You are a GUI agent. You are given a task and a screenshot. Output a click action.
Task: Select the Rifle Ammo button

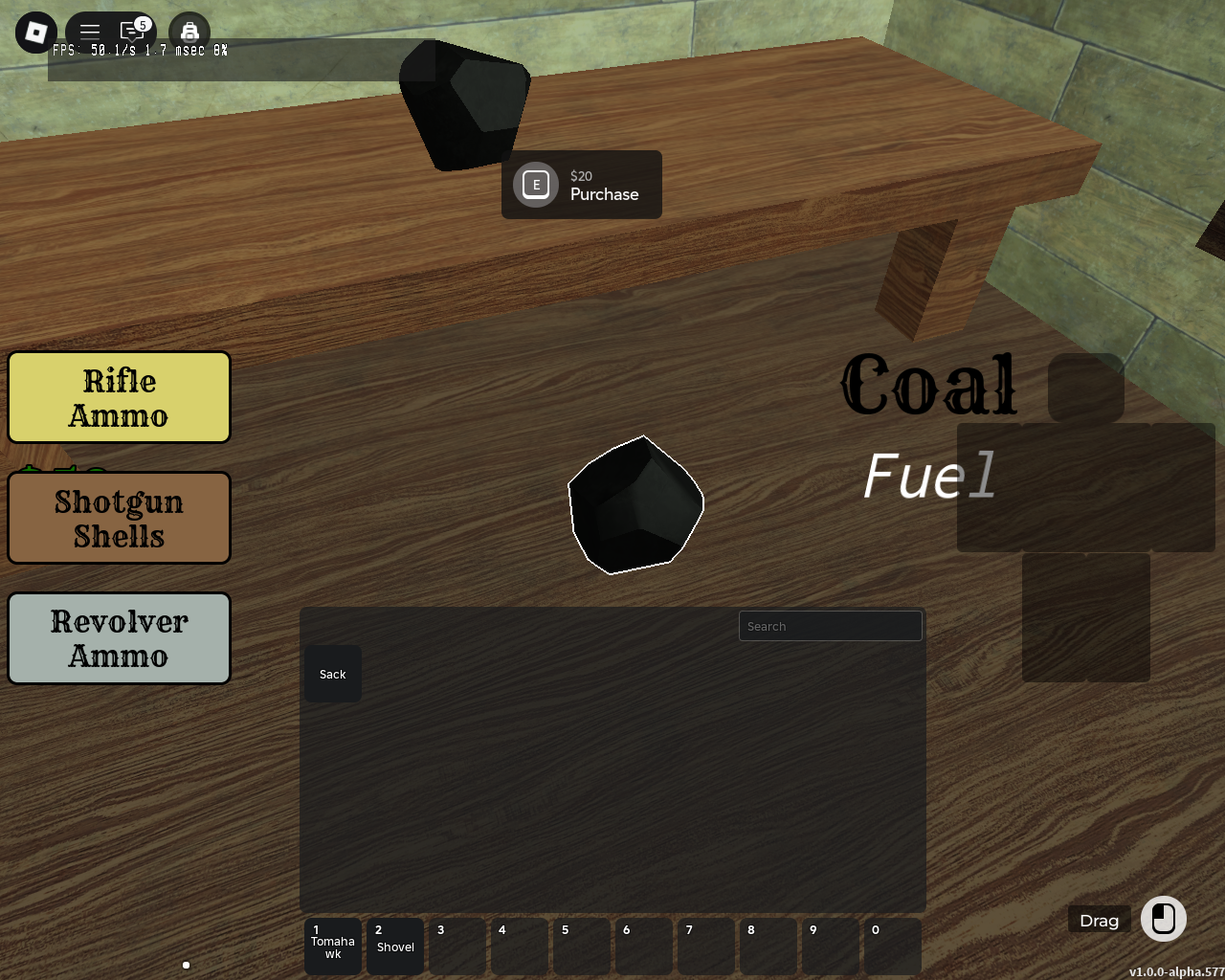point(120,398)
